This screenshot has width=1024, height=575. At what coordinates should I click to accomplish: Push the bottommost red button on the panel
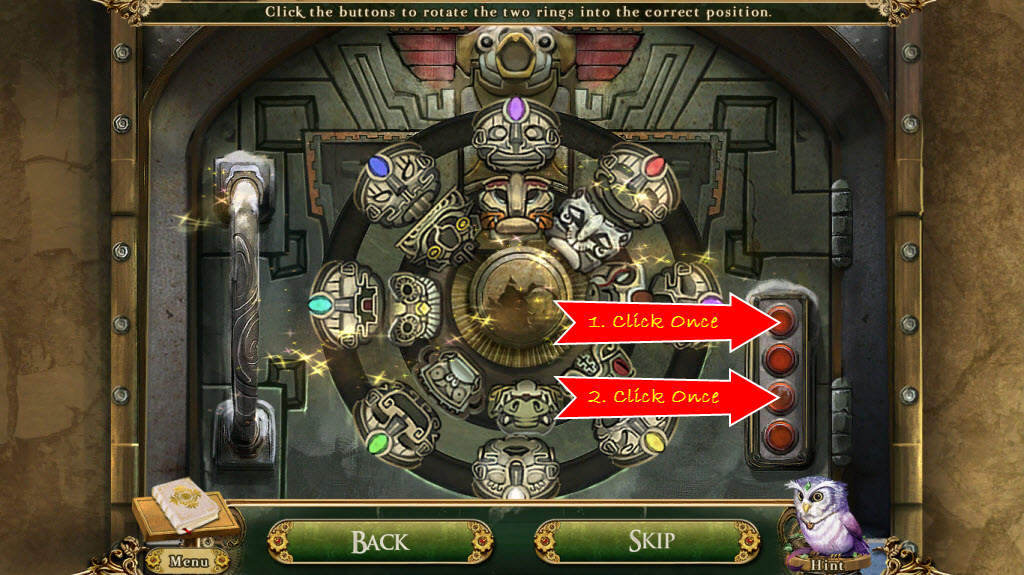click(783, 435)
